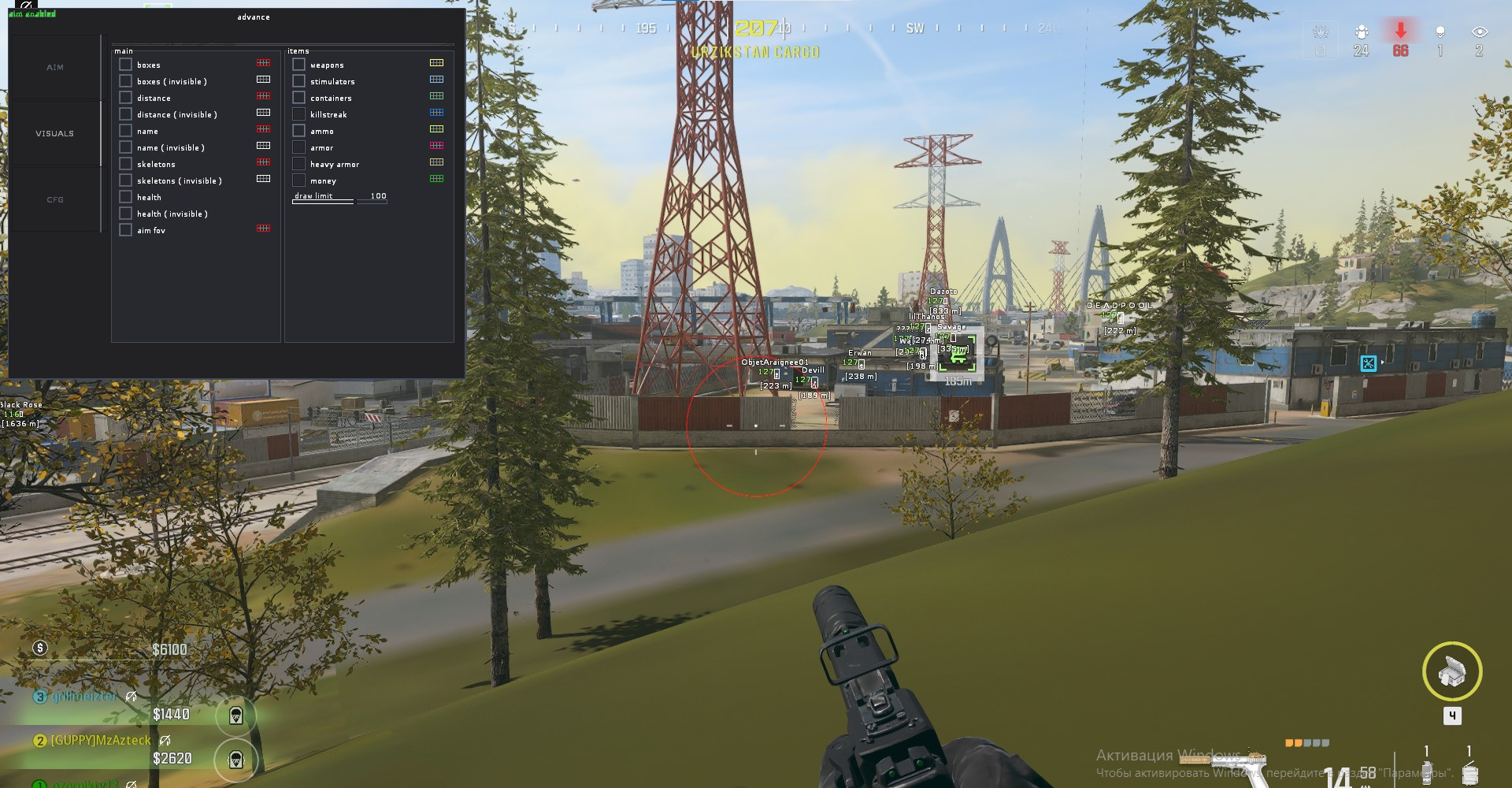1512x788 pixels.
Task: Toggle the stimulators checkbox
Action: (x=298, y=81)
